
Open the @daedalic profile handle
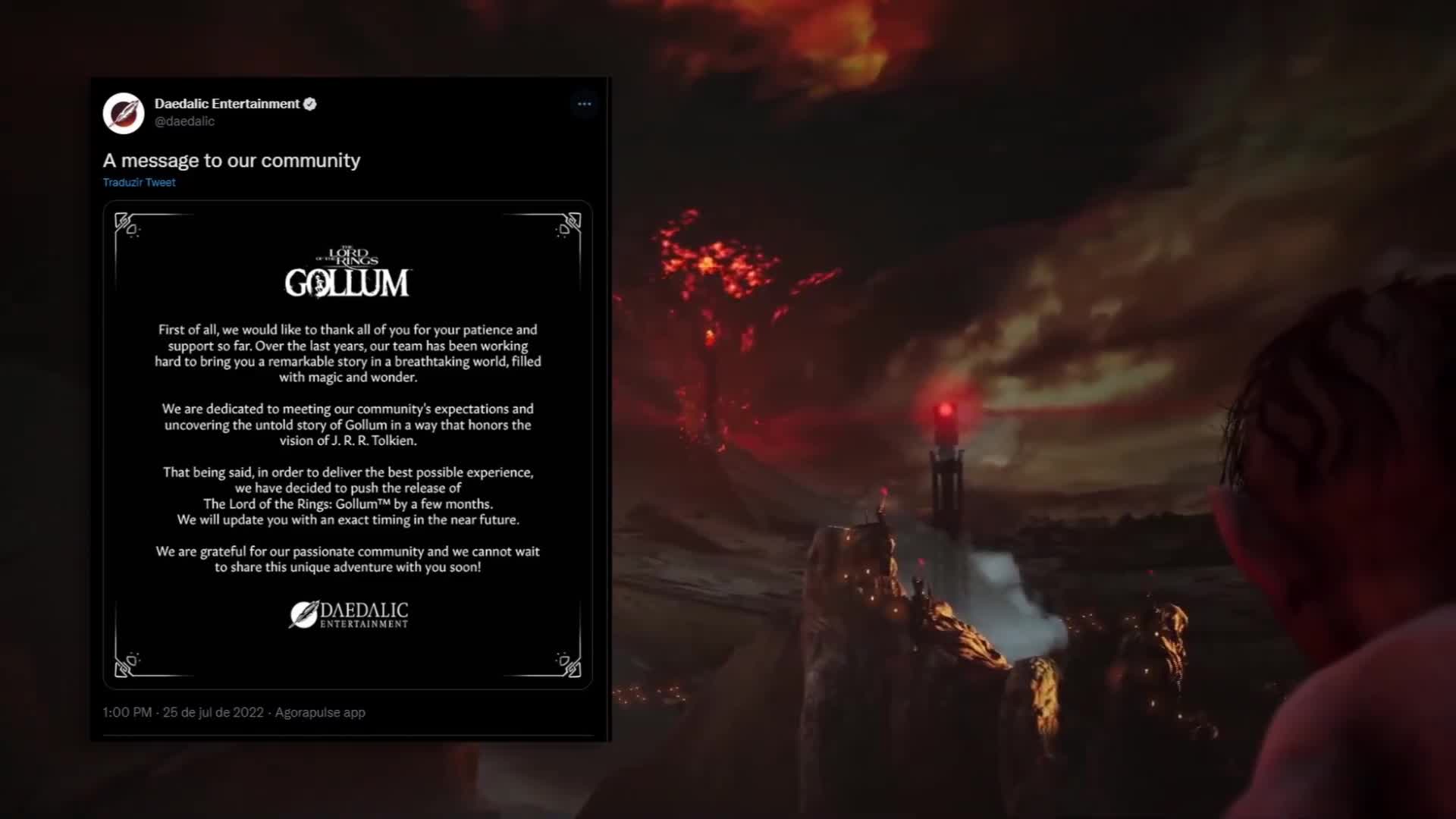183,121
